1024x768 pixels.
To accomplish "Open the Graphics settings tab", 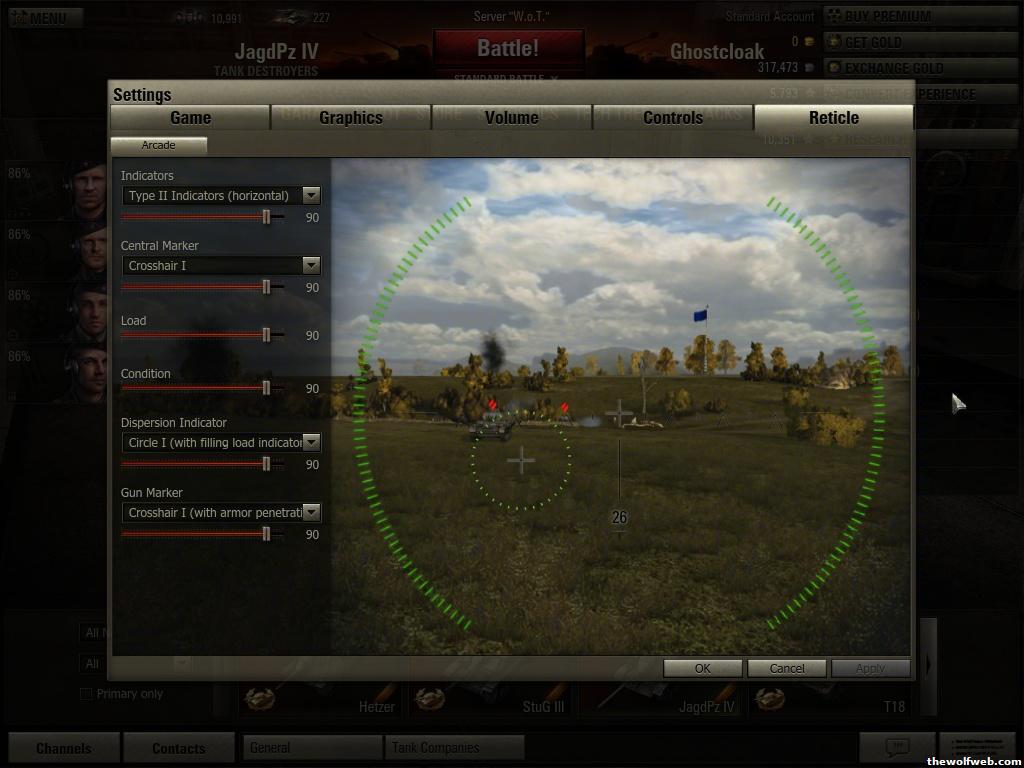I will [x=351, y=118].
